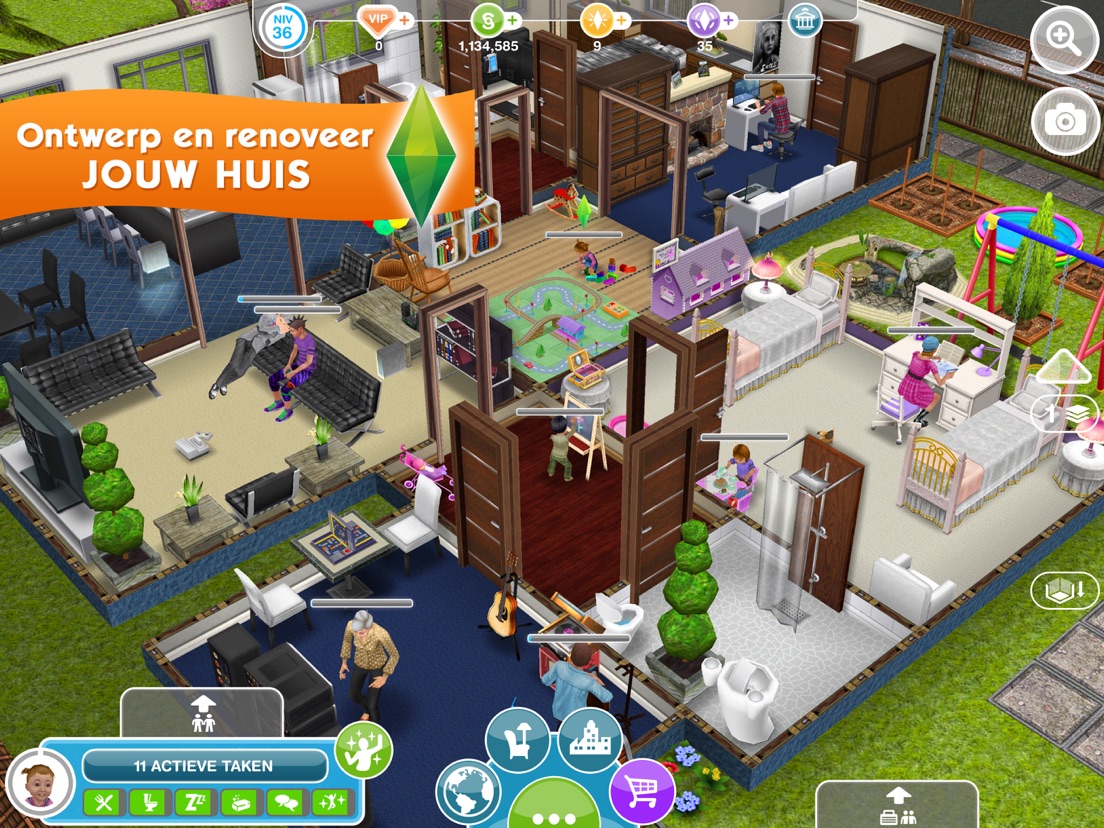Open the green sparkling Sim button
Image resolution: width=1104 pixels, height=828 pixels.
(x=363, y=750)
